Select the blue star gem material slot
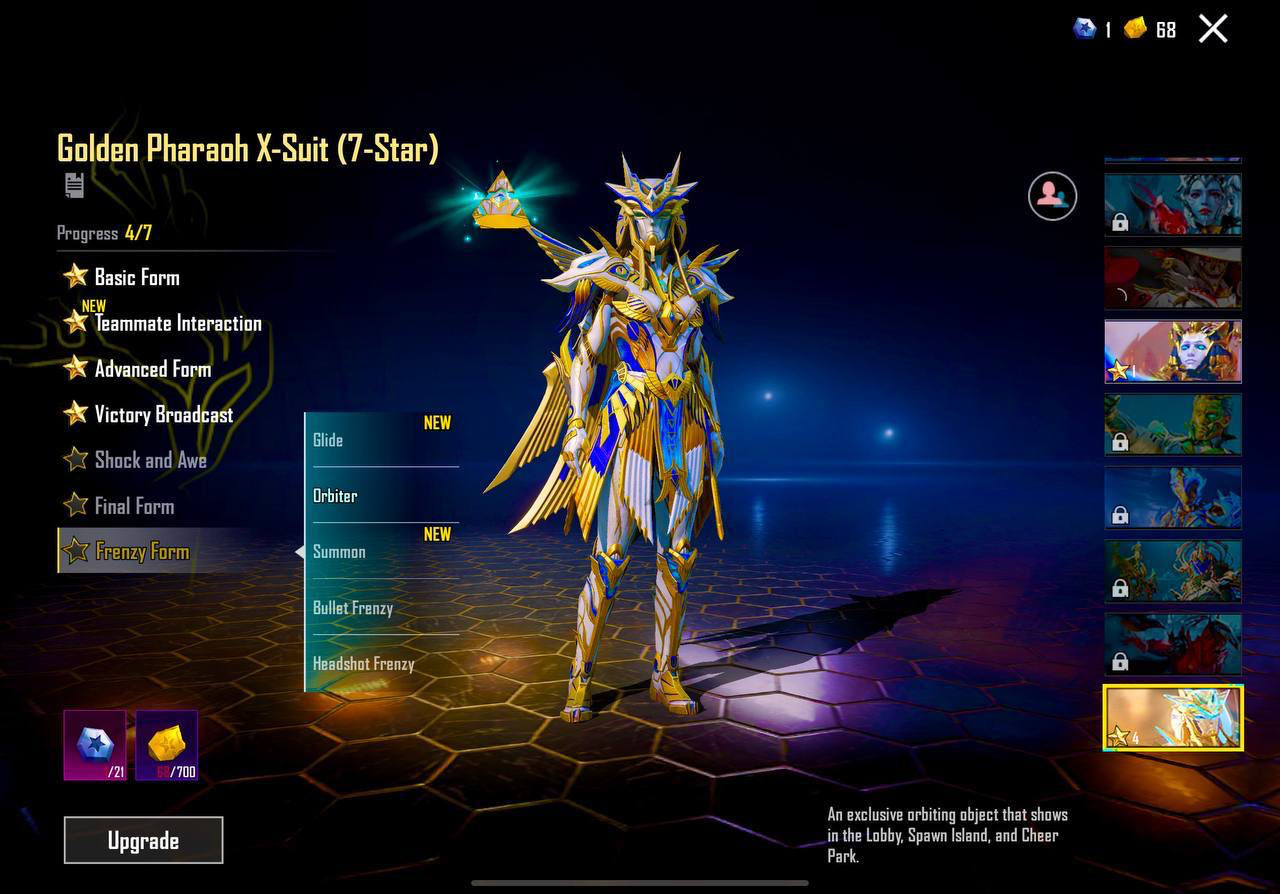 point(95,745)
